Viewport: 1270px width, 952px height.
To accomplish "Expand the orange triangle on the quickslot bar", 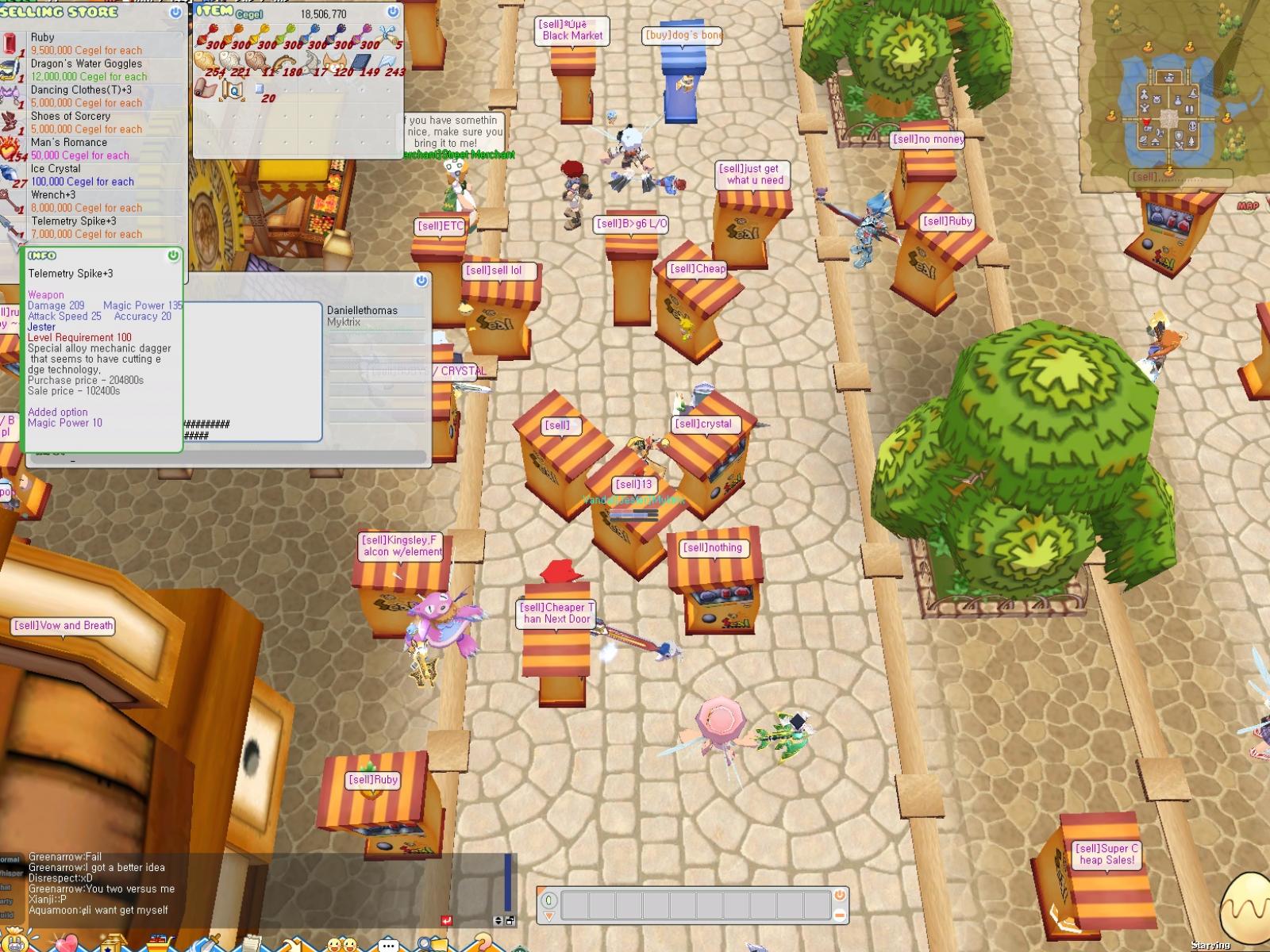I will click(548, 917).
